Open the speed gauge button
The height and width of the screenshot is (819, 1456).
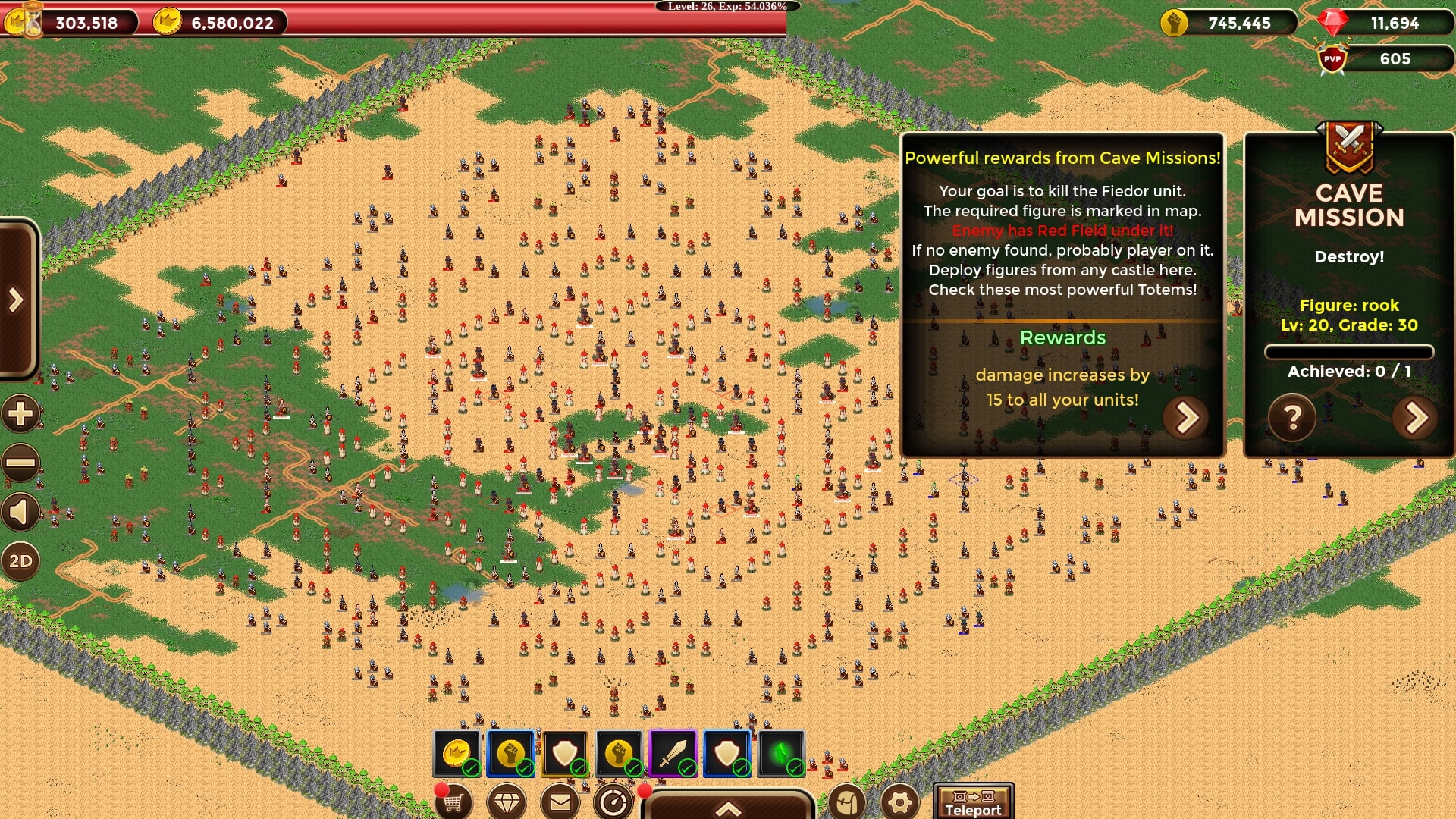pyautogui.click(x=613, y=802)
